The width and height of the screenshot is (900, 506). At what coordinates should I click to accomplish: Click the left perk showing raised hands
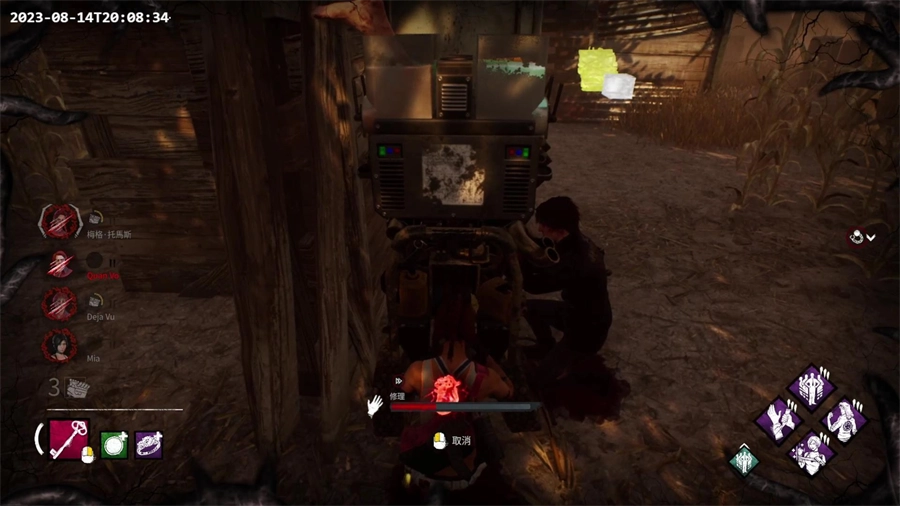pos(779,419)
